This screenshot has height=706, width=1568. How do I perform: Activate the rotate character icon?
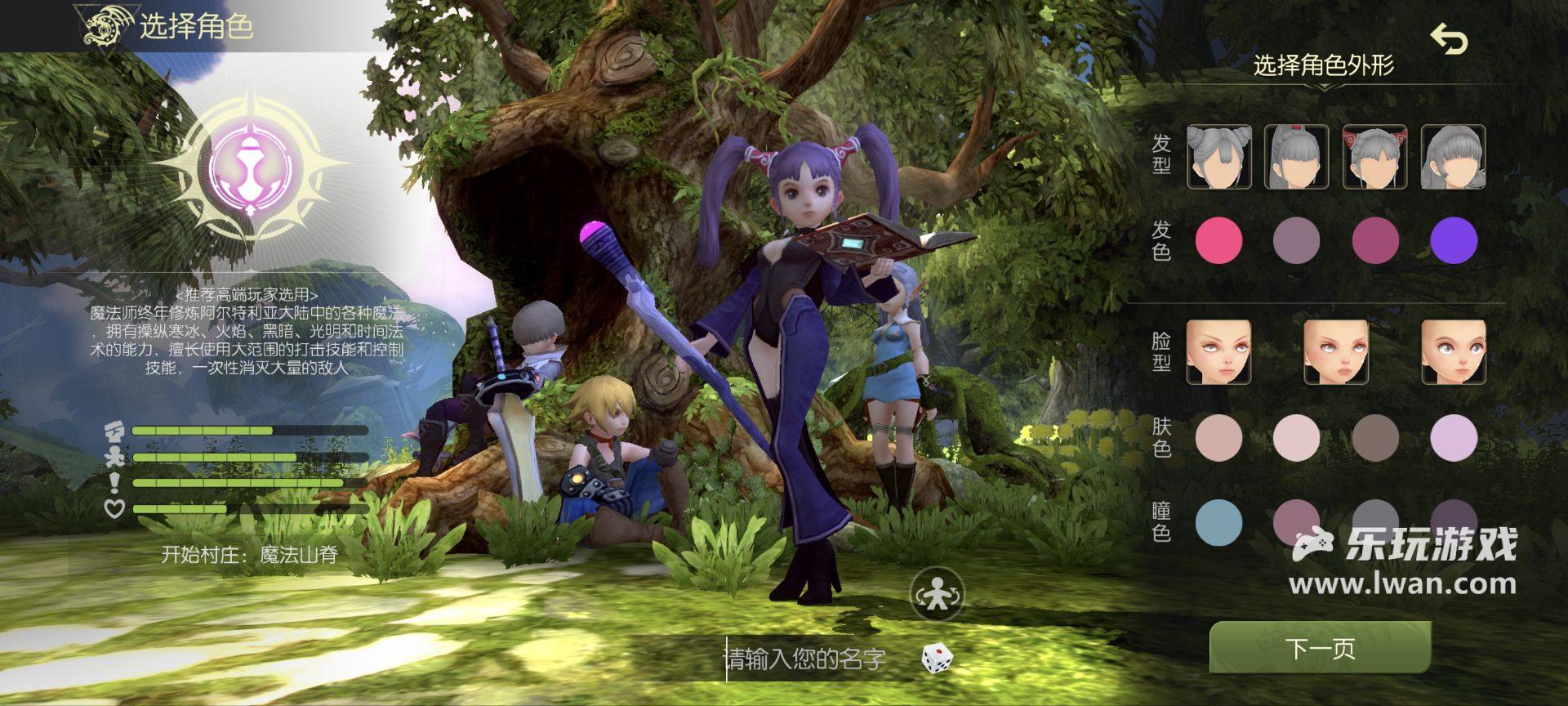tap(938, 593)
